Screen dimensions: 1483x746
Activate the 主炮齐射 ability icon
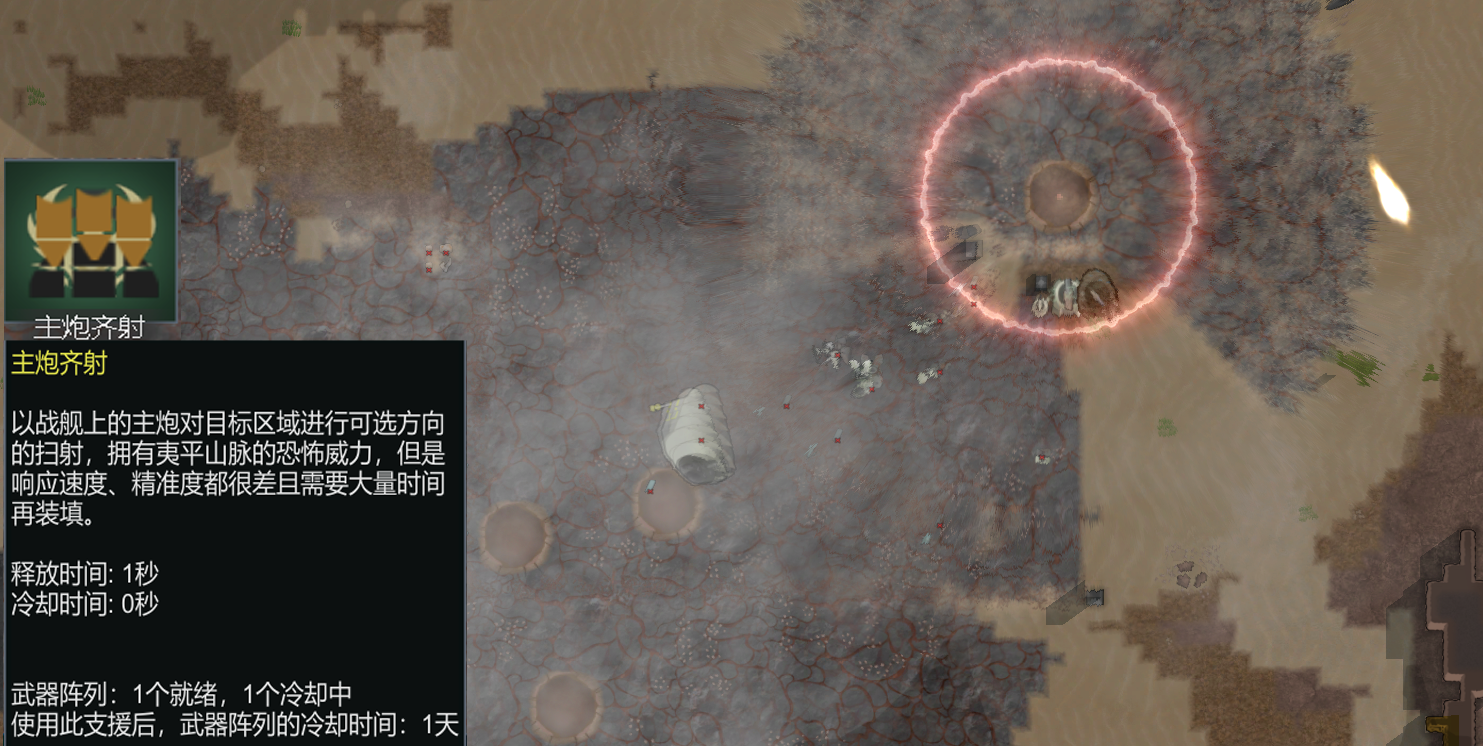tap(91, 241)
